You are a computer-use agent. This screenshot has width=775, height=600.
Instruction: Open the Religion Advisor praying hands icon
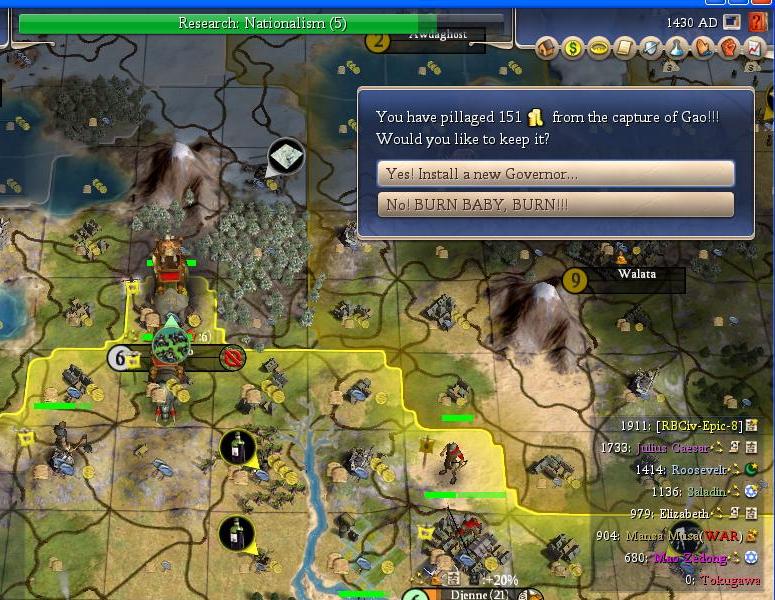[702, 47]
